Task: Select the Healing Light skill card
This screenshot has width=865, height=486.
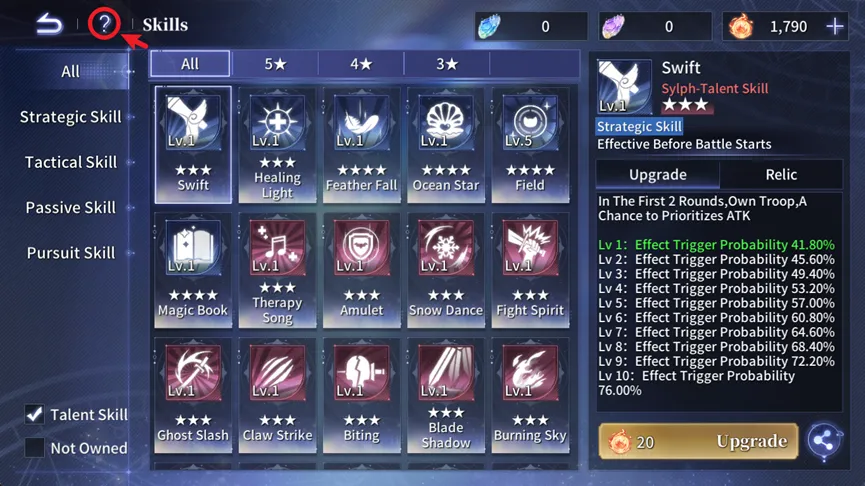Action: (x=277, y=145)
